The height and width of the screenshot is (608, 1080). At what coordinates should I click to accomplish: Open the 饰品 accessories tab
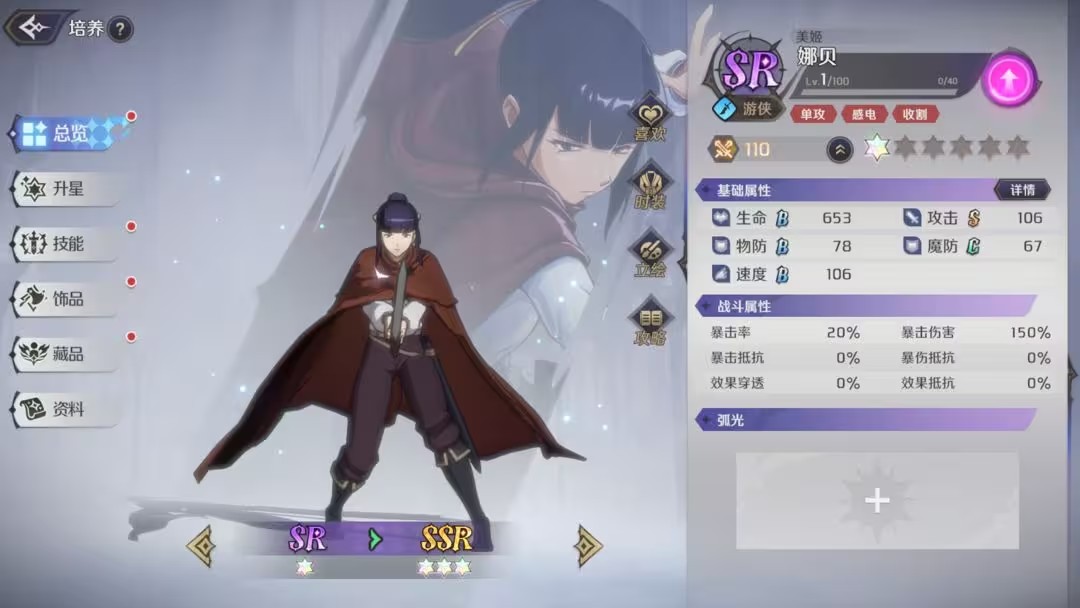66,298
